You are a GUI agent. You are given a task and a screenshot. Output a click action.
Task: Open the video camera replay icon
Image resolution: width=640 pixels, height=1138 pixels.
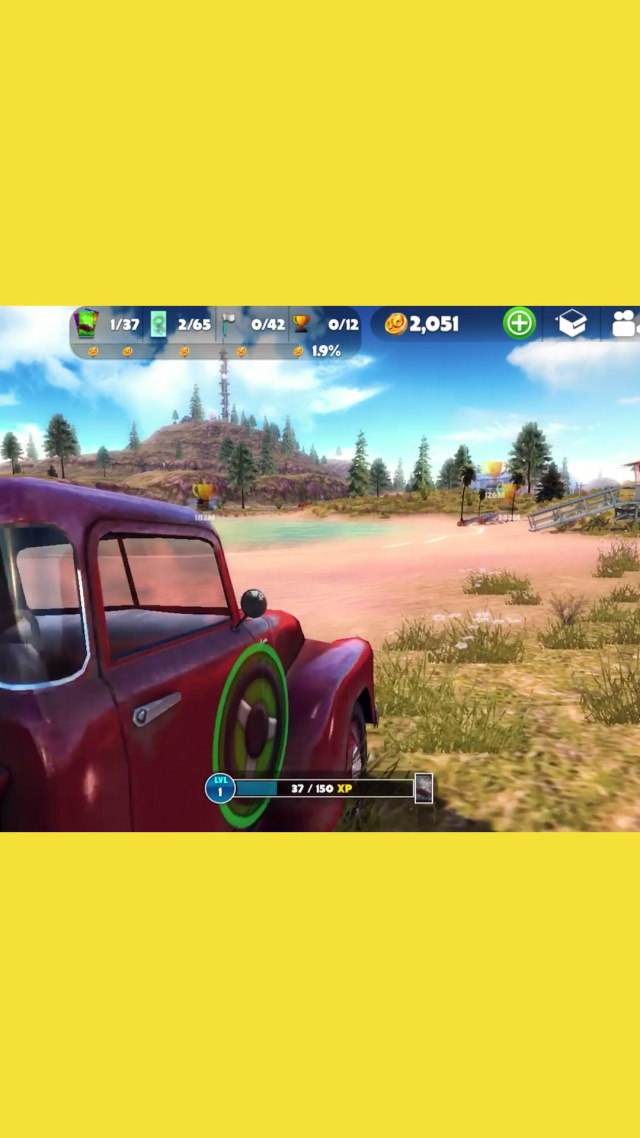pyautogui.click(x=625, y=323)
